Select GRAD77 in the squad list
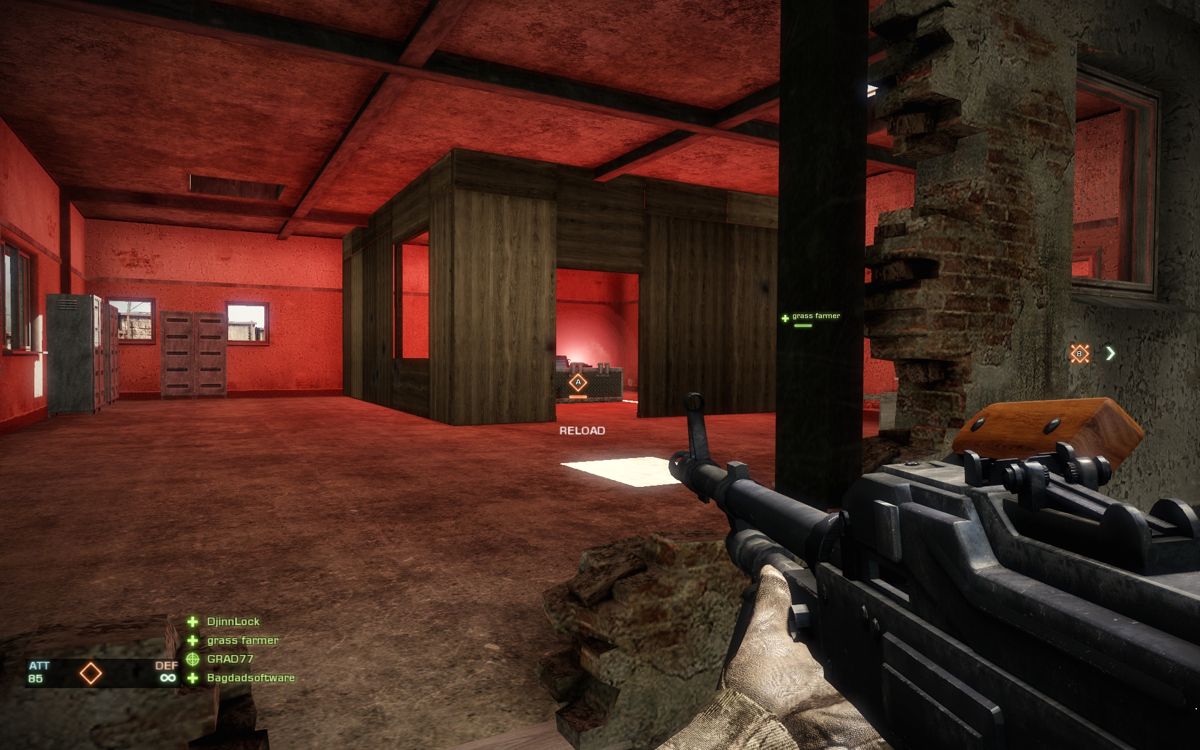This screenshot has height=750, width=1200. click(230, 660)
